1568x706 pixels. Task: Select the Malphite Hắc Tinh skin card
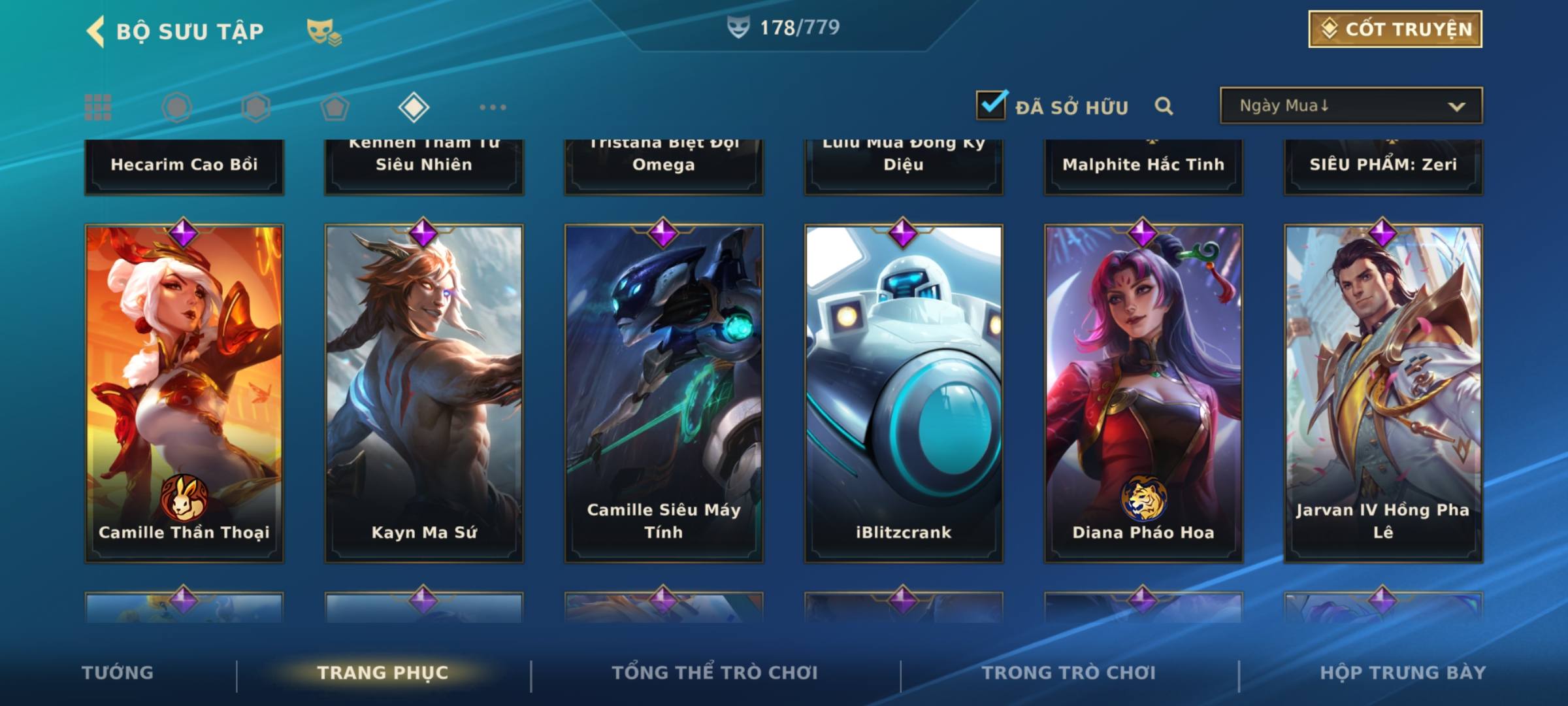pyautogui.click(x=1143, y=165)
